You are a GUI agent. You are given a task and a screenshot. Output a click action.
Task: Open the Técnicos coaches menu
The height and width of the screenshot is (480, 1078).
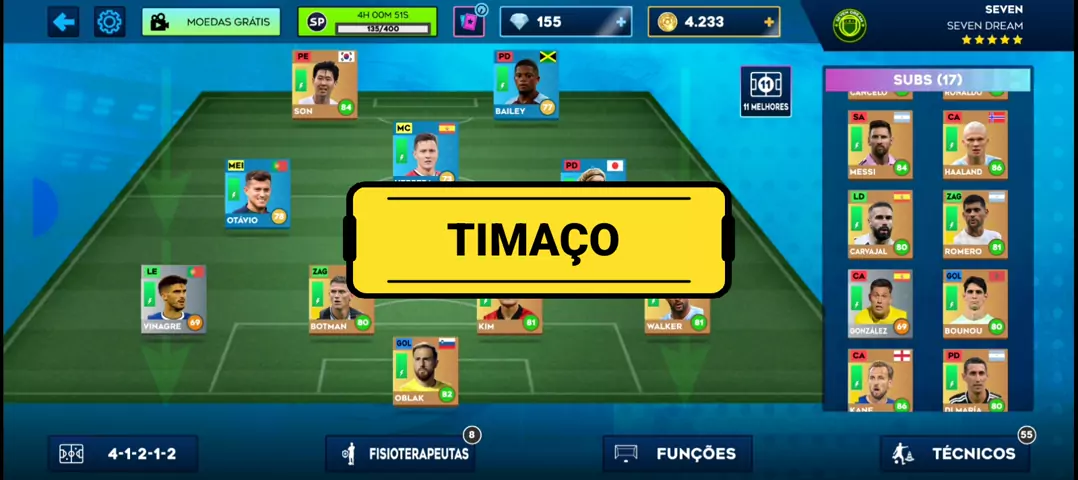[x=954, y=454]
